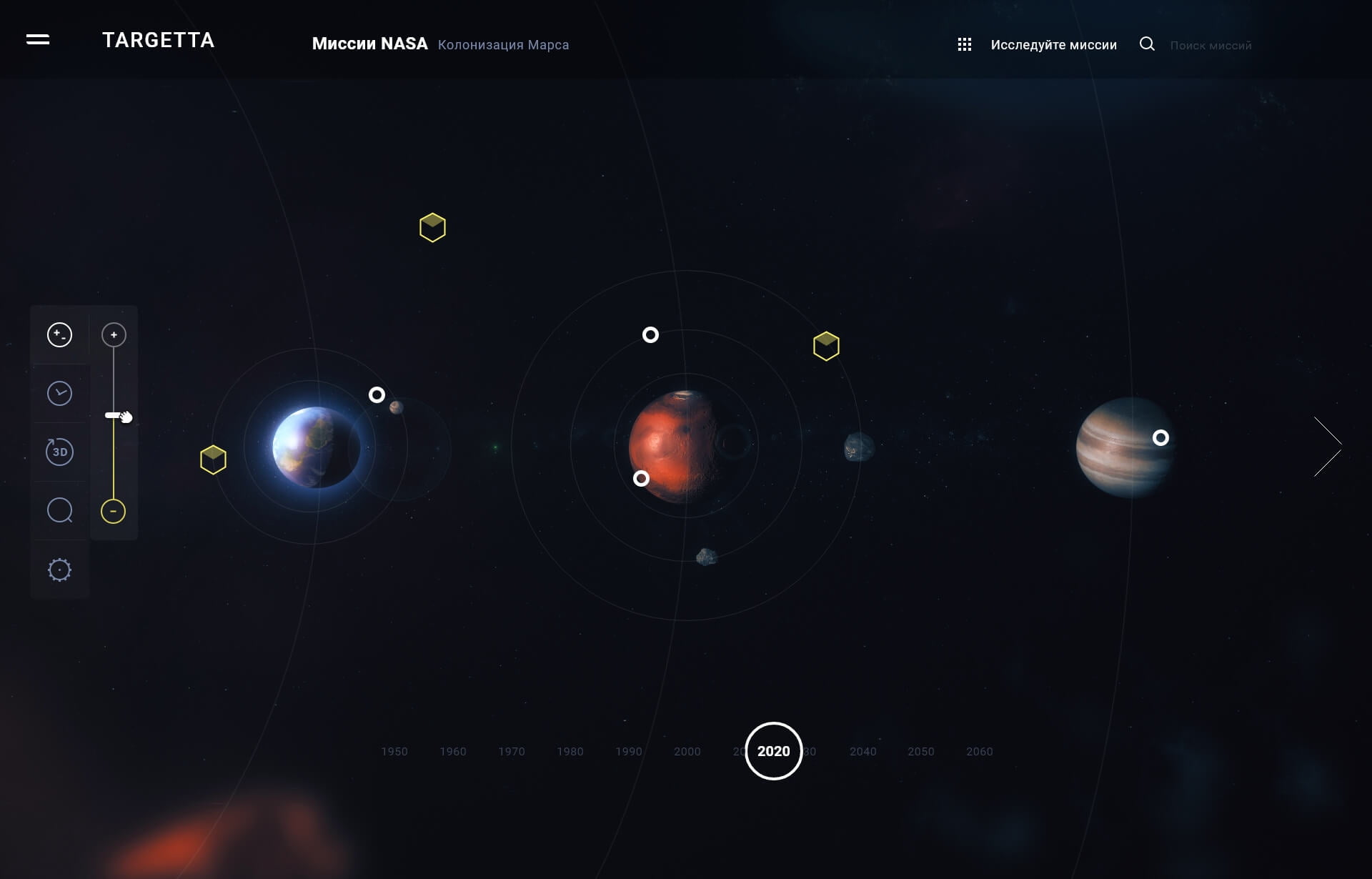Screen dimensions: 1372x879
Task: Open the hamburger menu
Action: coord(38,40)
